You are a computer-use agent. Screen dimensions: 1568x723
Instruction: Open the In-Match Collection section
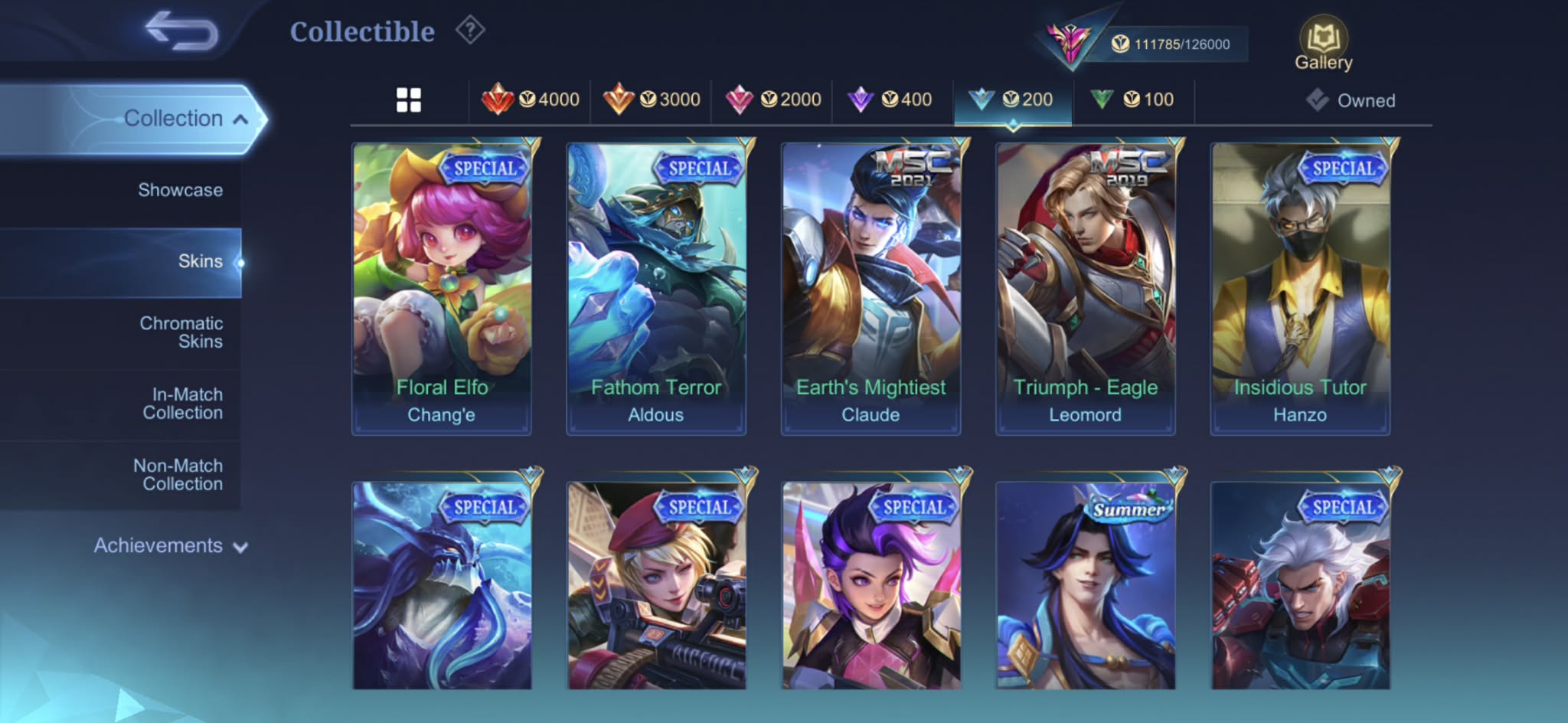pyautogui.click(x=182, y=404)
